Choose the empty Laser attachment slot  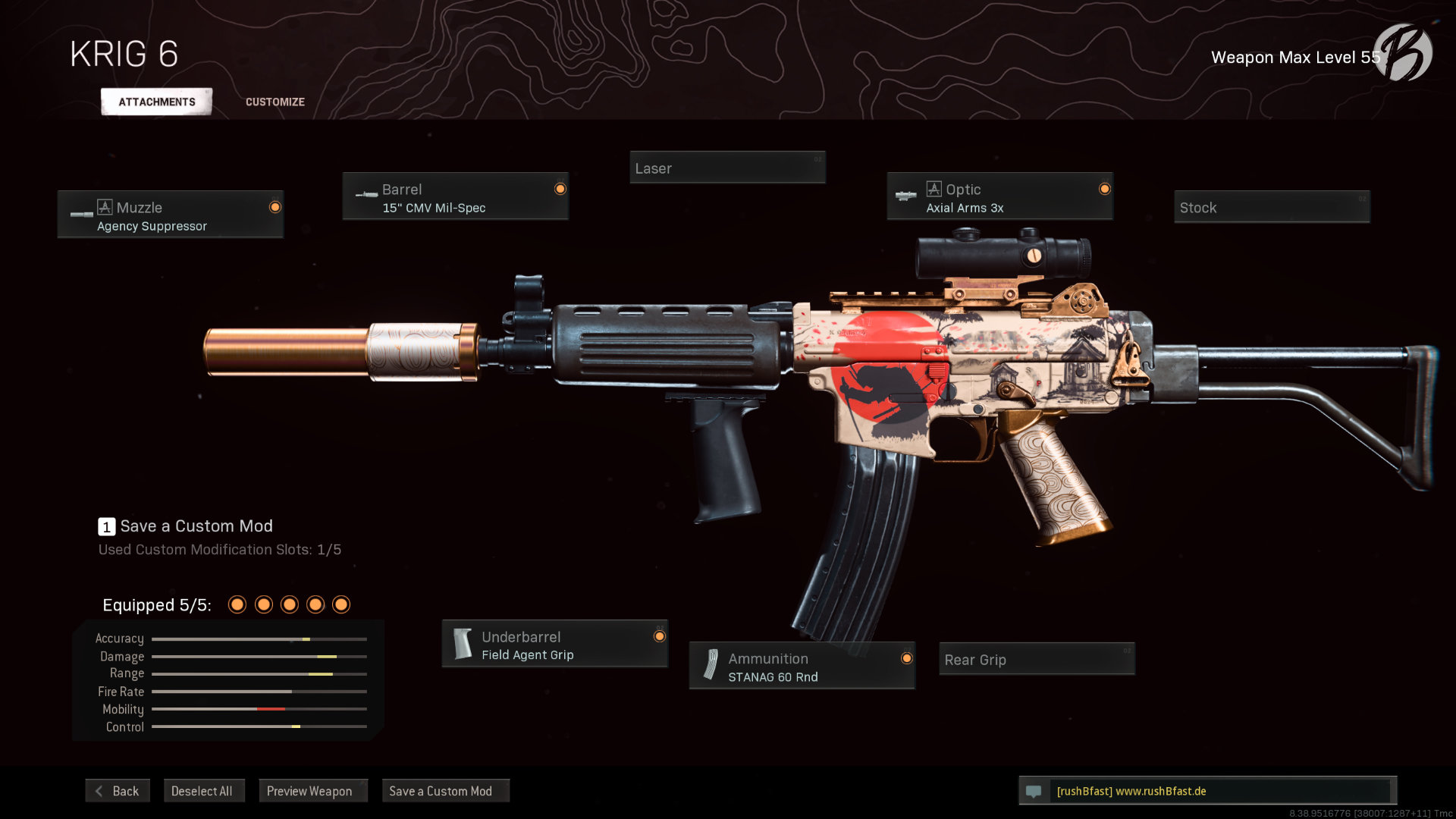point(727,168)
